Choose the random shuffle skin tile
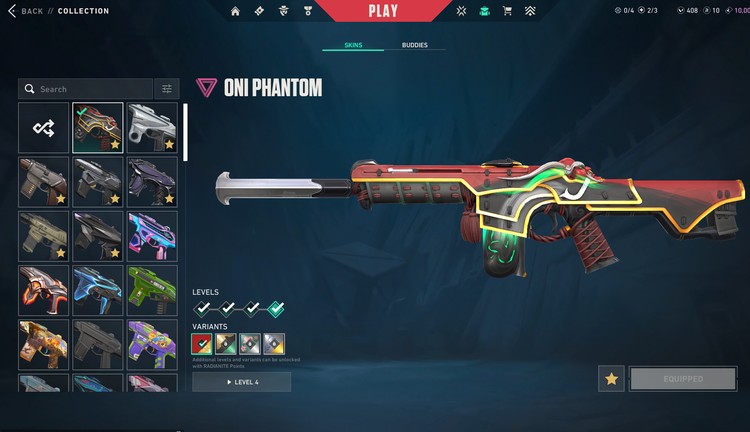The image size is (750, 432). pyautogui.click(x=43, y=128)
